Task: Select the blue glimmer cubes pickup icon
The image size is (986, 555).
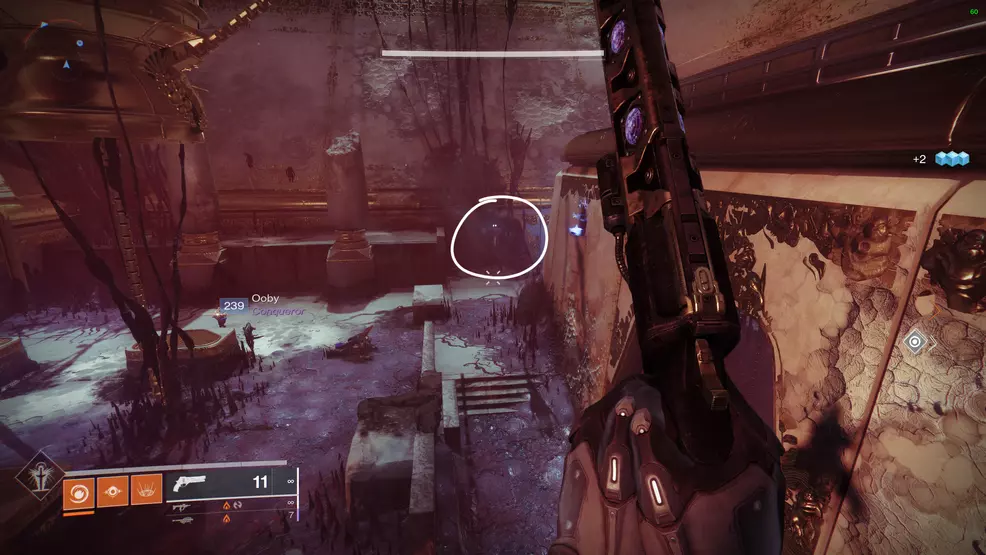Action: 952,159
